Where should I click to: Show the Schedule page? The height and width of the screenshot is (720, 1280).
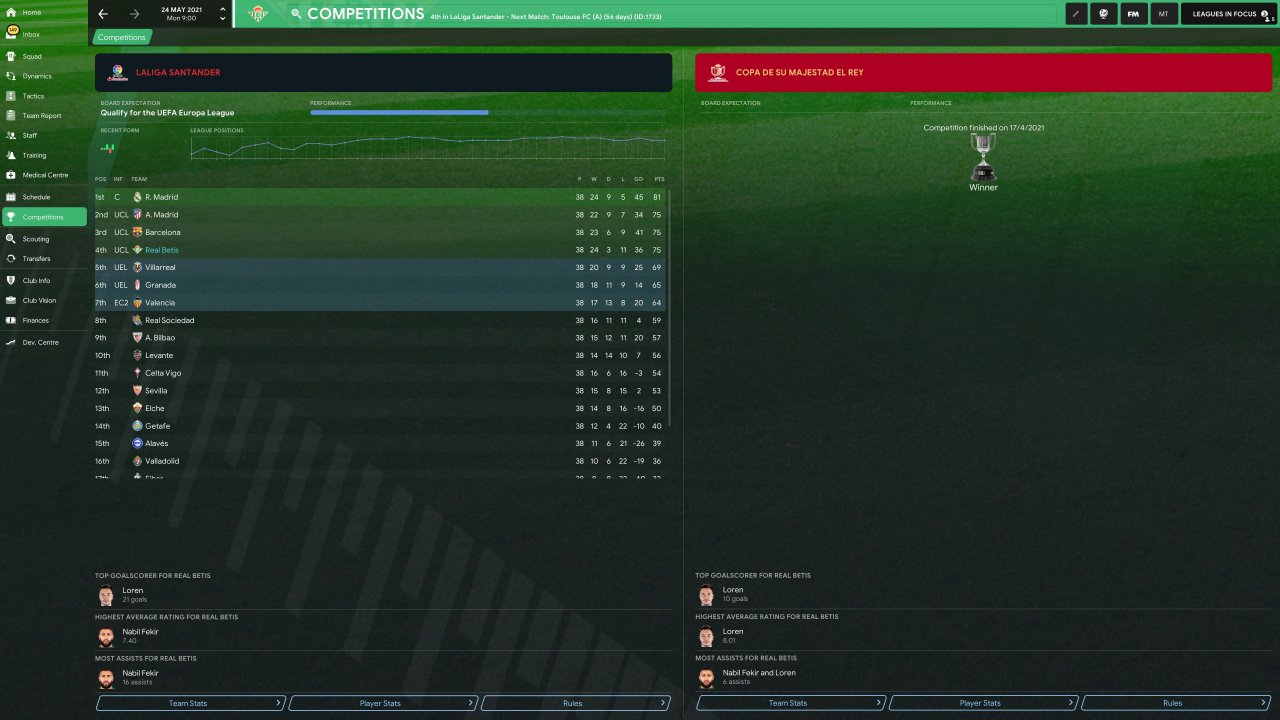coord(36,197)
